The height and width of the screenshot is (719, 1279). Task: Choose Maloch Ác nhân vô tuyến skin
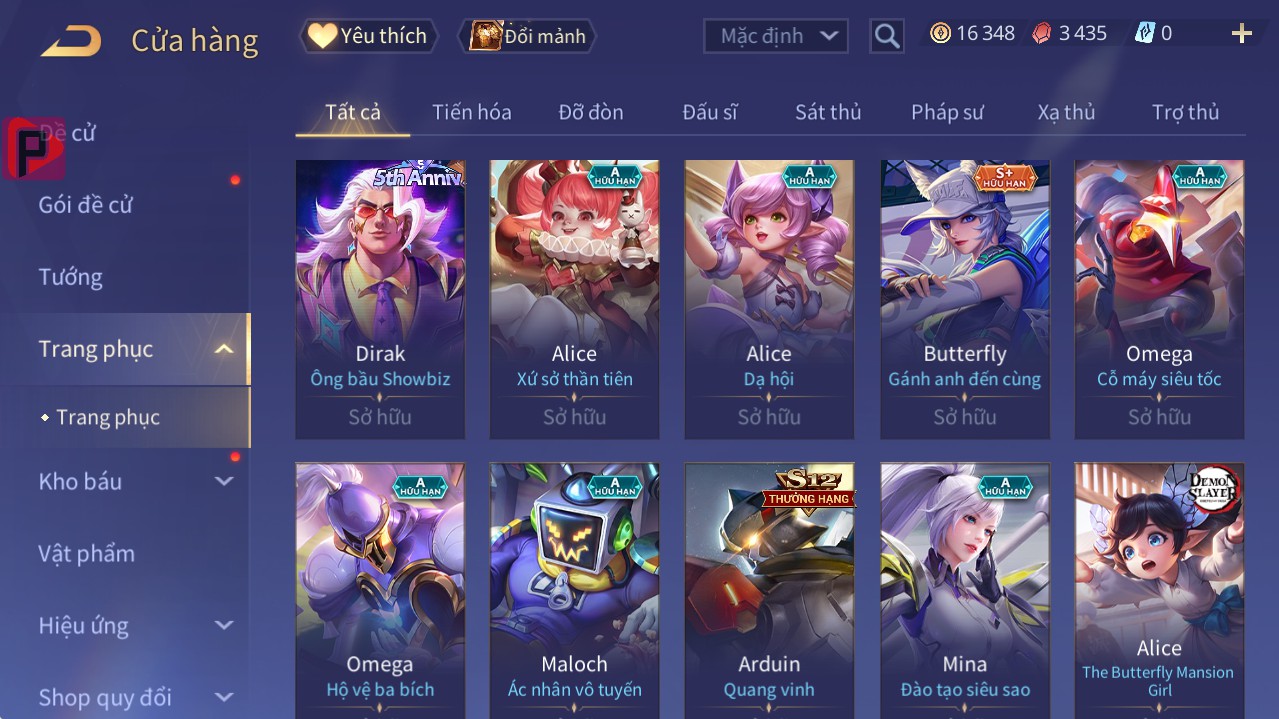(x=574, y=590)
